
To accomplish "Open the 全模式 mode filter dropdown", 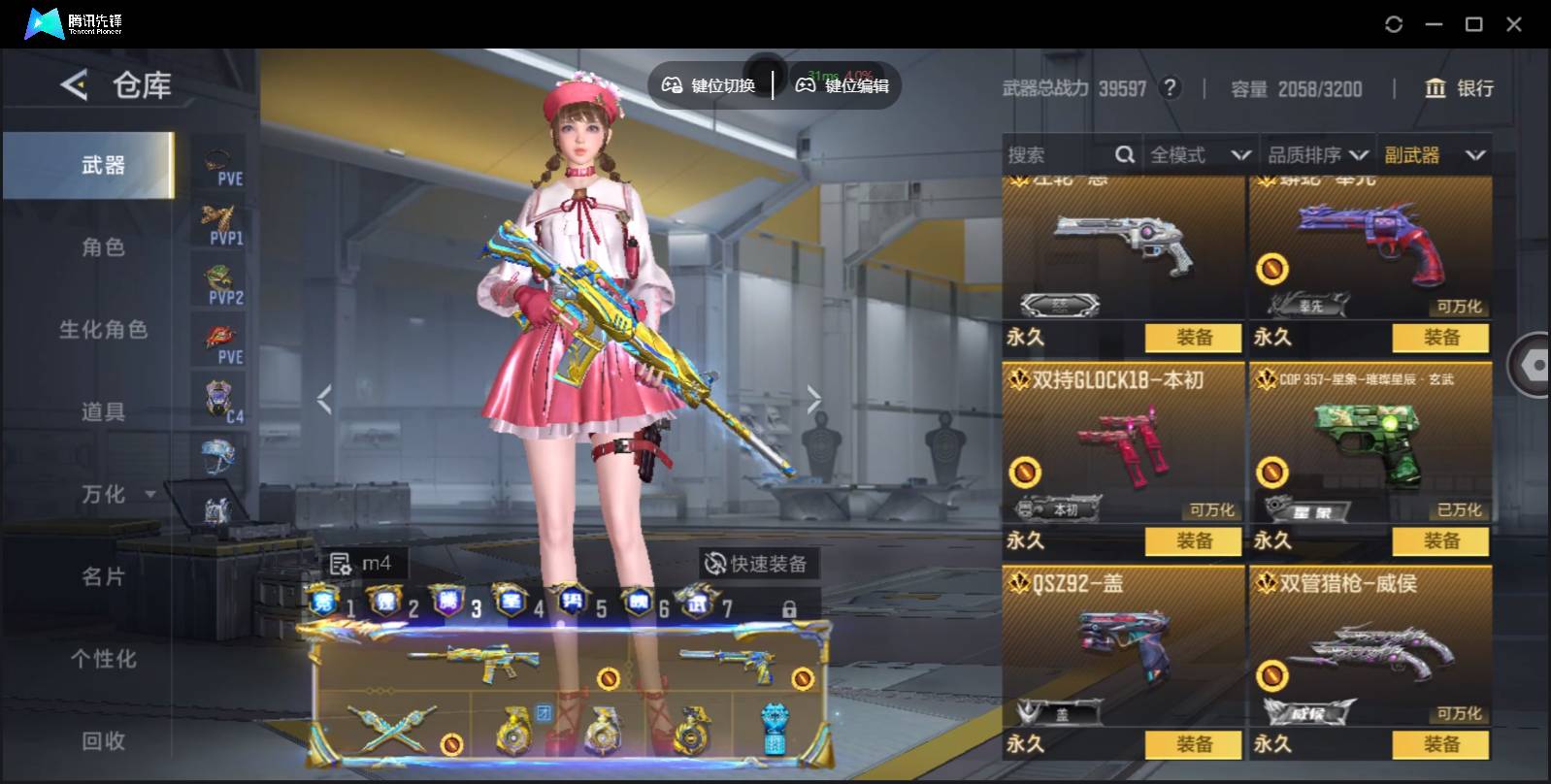I will click(1200, 155).
